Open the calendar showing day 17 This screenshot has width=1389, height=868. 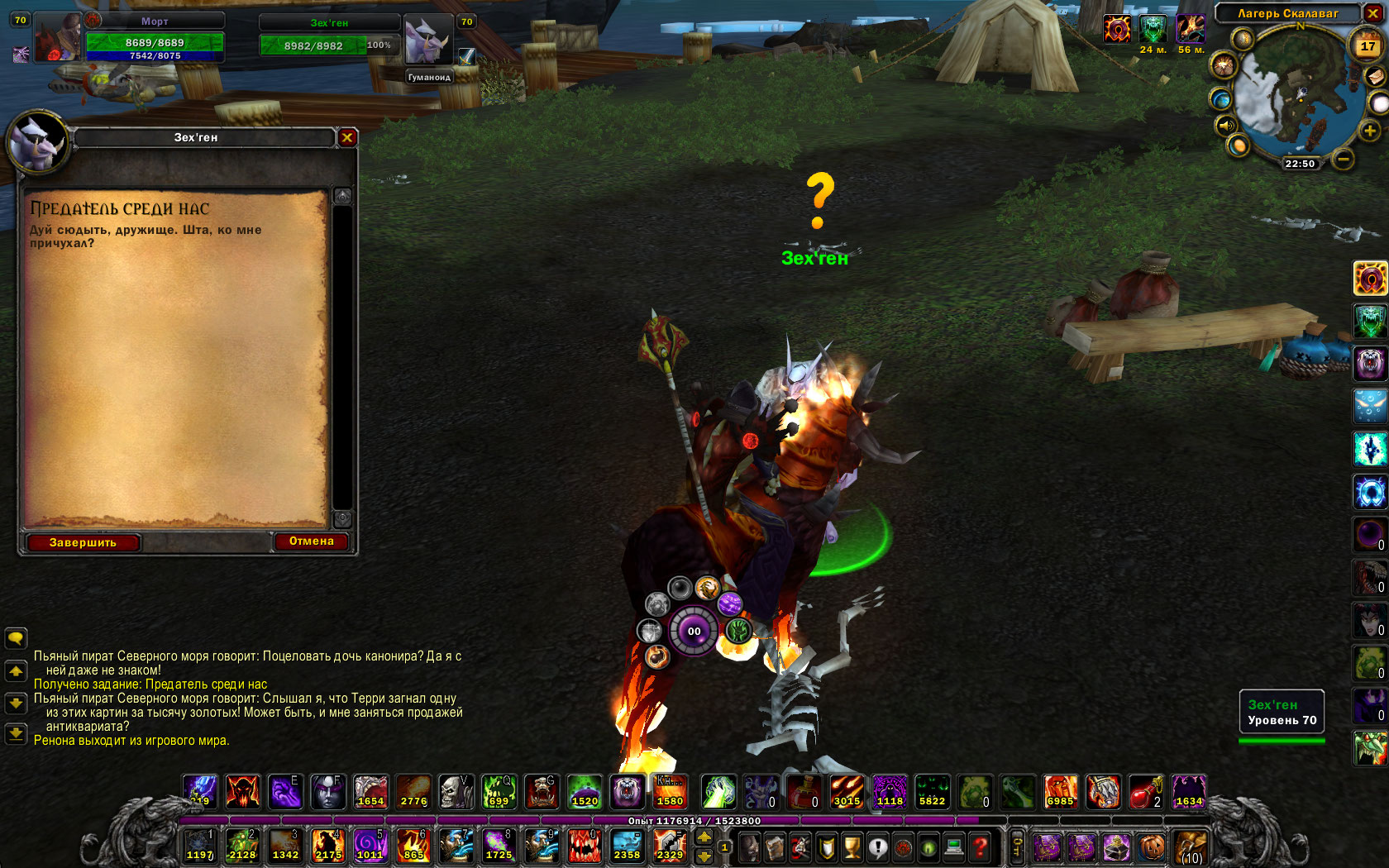[x=1368, y=46]
